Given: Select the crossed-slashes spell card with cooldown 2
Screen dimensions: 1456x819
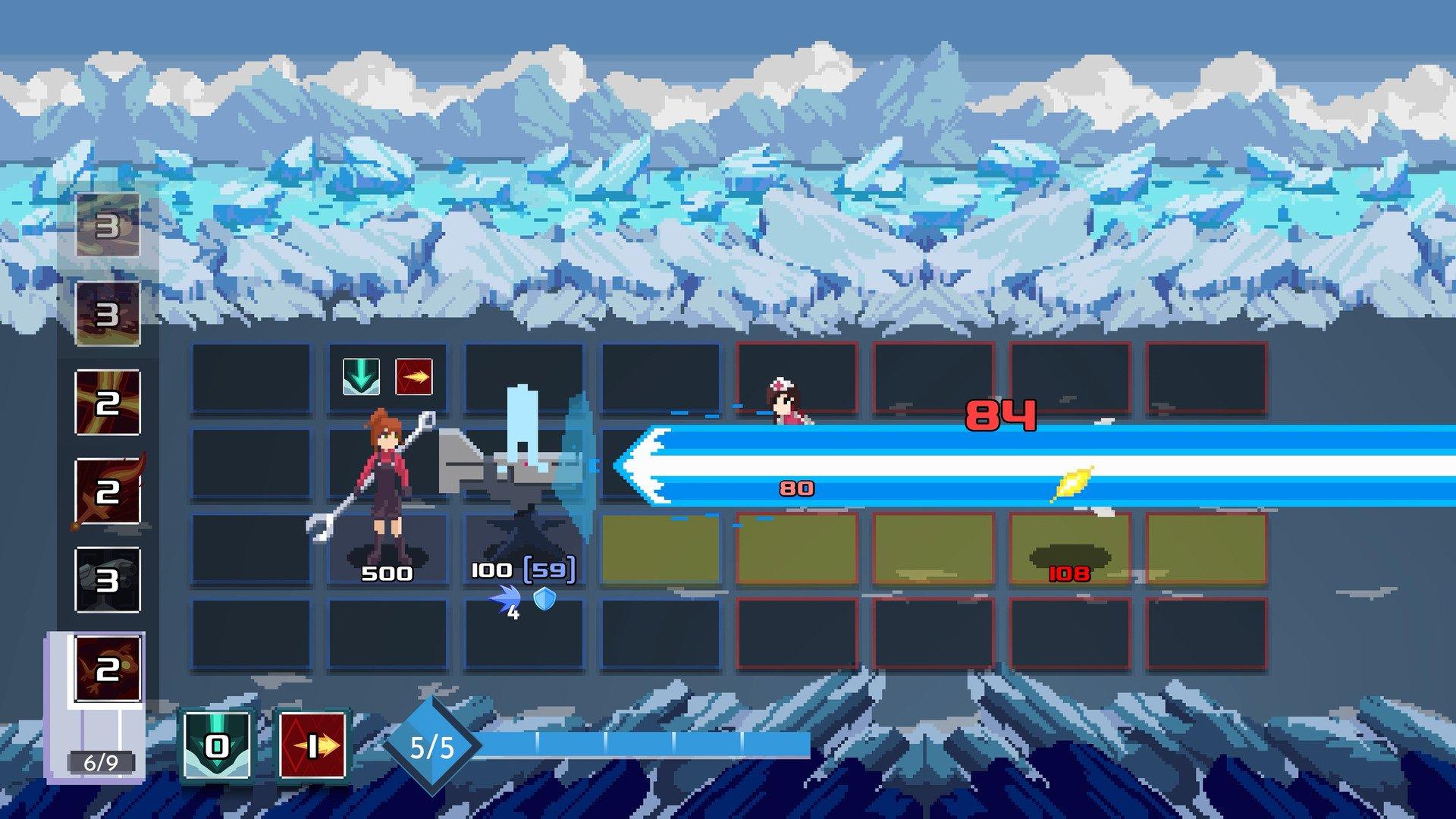Looking at the screenshot, I should point(108,403).
